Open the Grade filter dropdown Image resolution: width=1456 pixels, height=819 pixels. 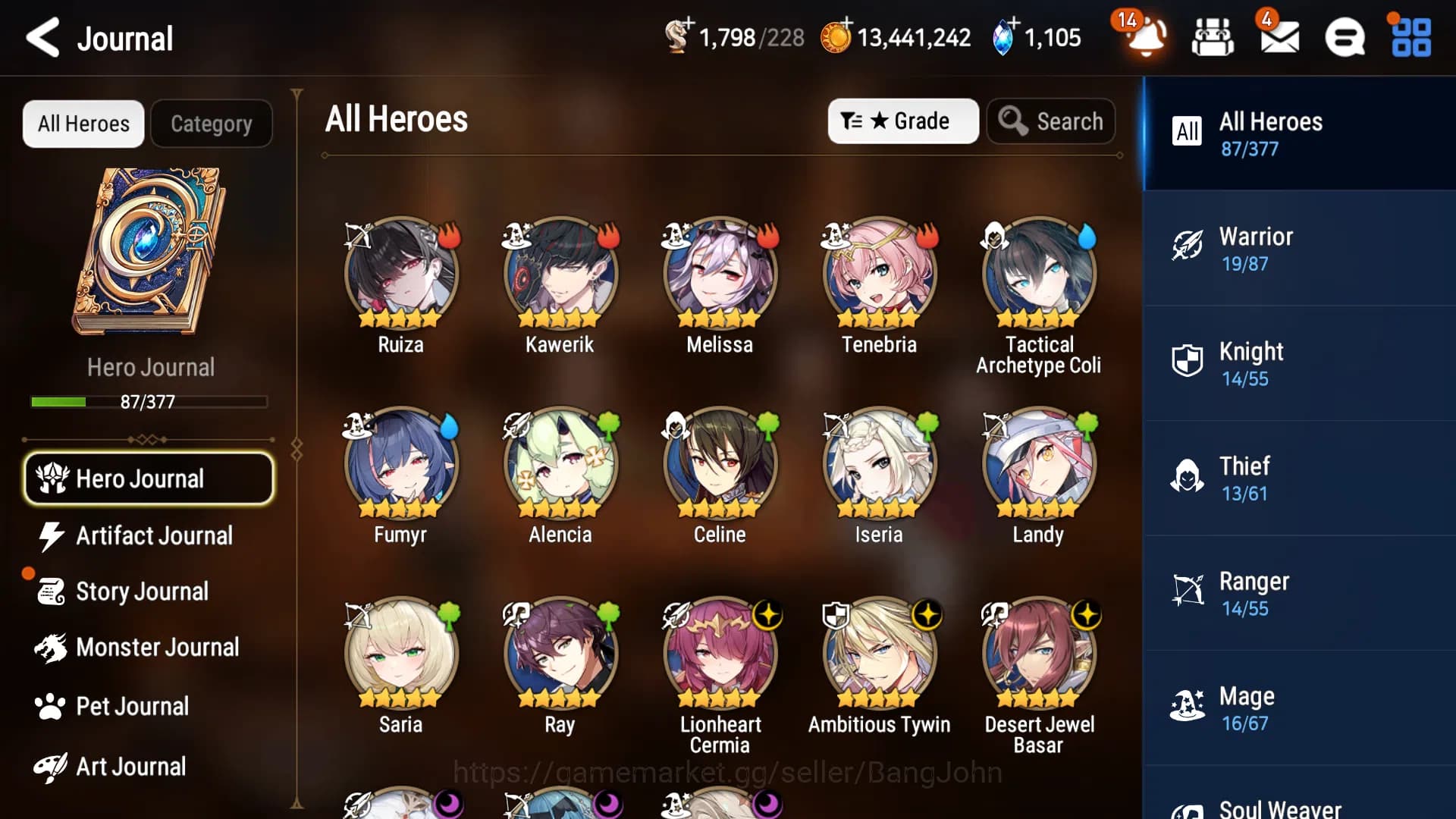[x=903, y=121]
